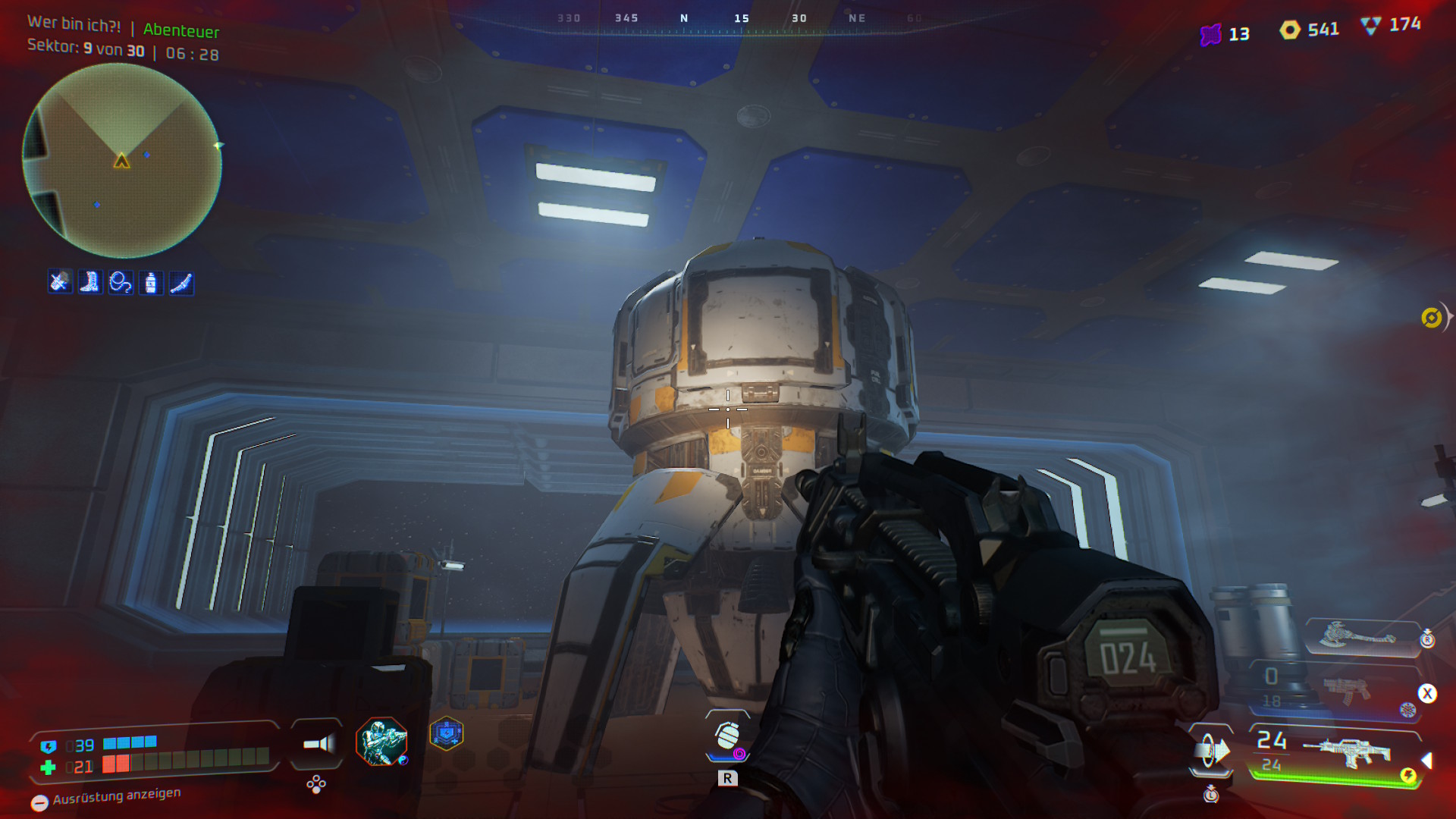Select the boot buff icon
This screenshot has height=819, width=1456.
pyautogui.click(x=90, y=282)
